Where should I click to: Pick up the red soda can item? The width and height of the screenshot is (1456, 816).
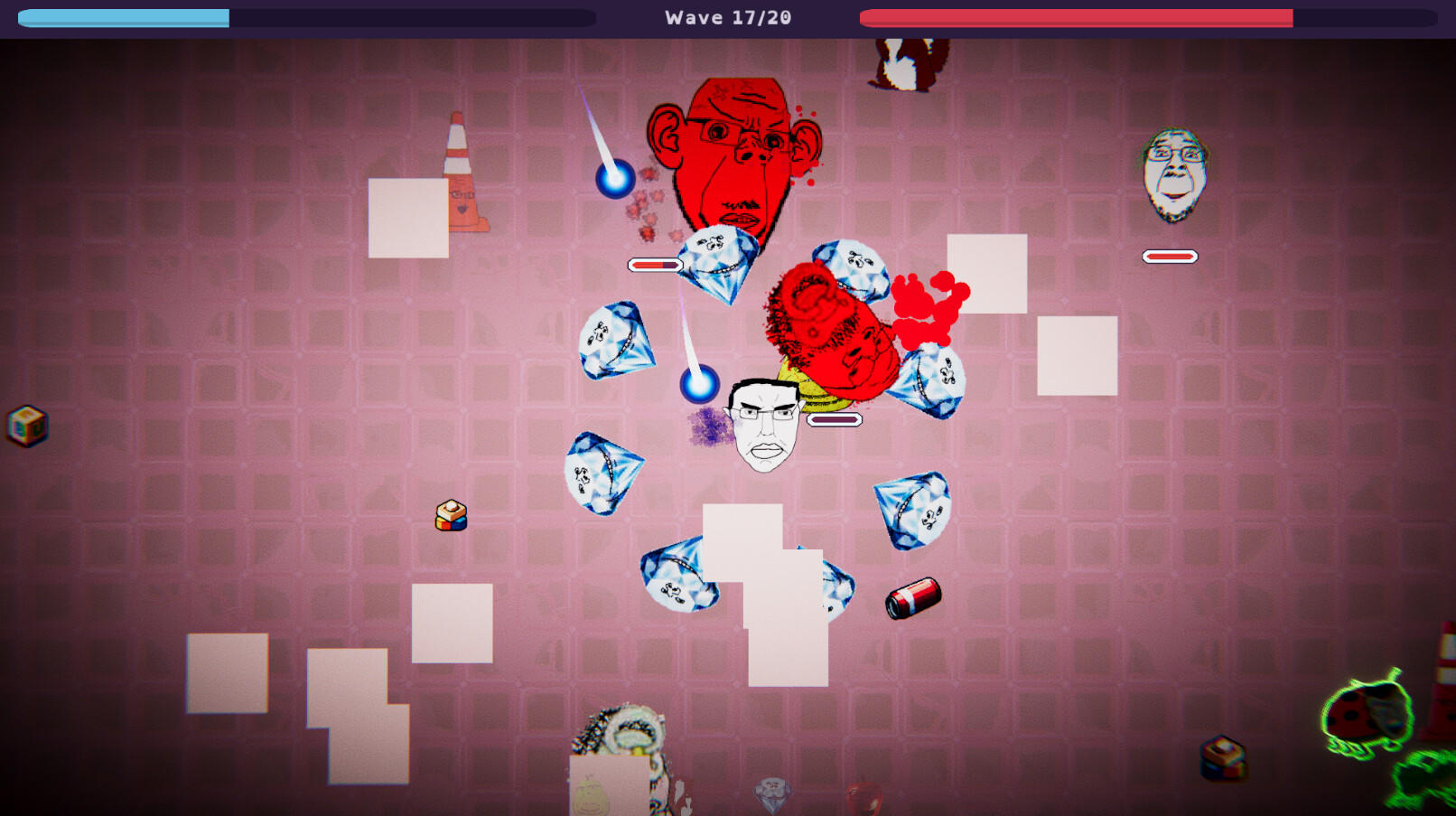tap(914, 597)
